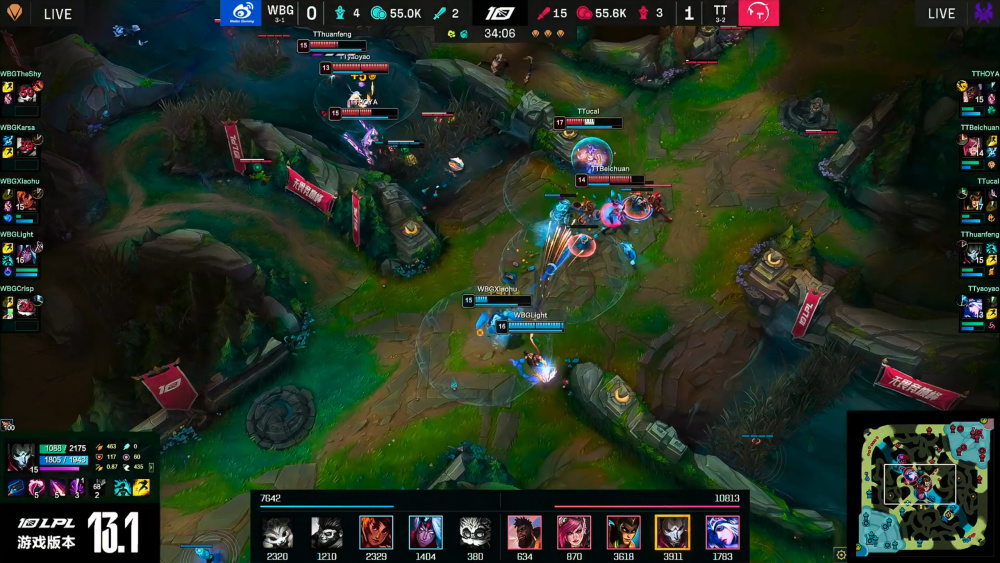Image resolution: width=1000 pixels, height=563 pixels.
Task: Activate the yellow Flash summoner spell icon
Action: [141, 488]
